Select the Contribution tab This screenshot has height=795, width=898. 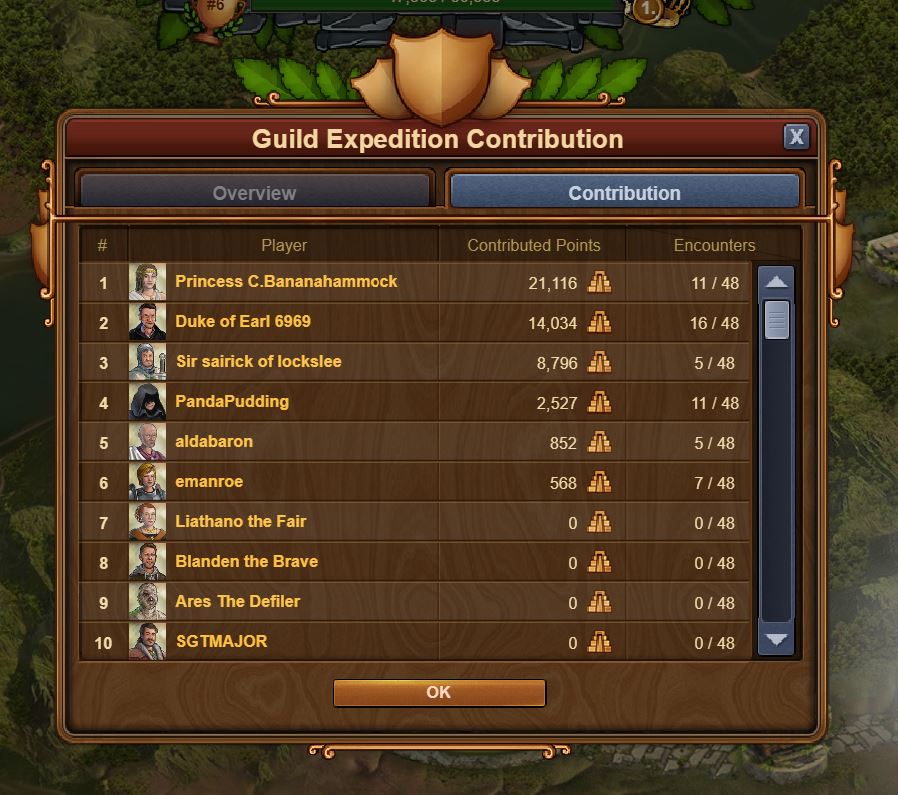pos(625,193)
